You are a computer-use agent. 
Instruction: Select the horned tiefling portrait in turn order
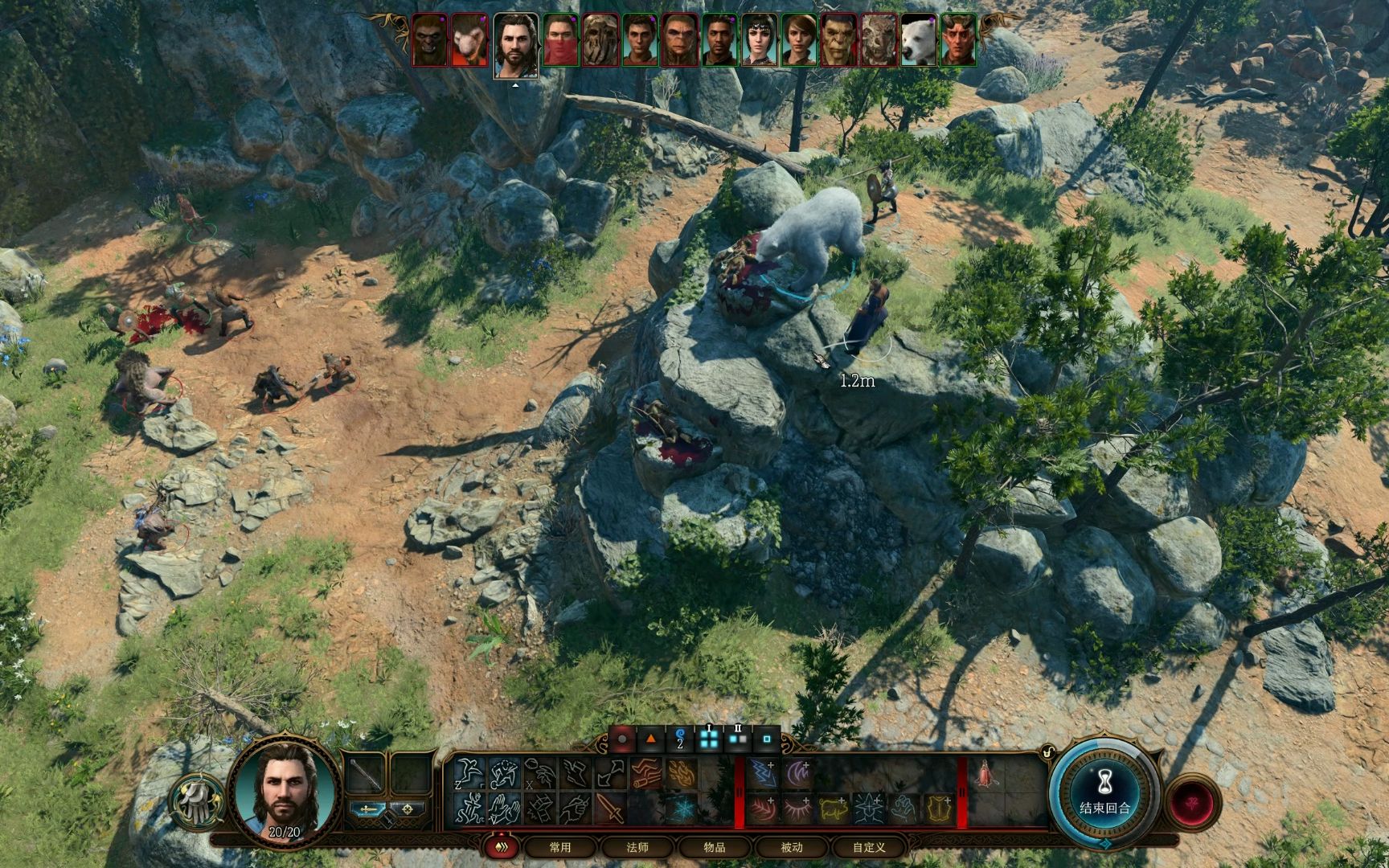(957, 39)
